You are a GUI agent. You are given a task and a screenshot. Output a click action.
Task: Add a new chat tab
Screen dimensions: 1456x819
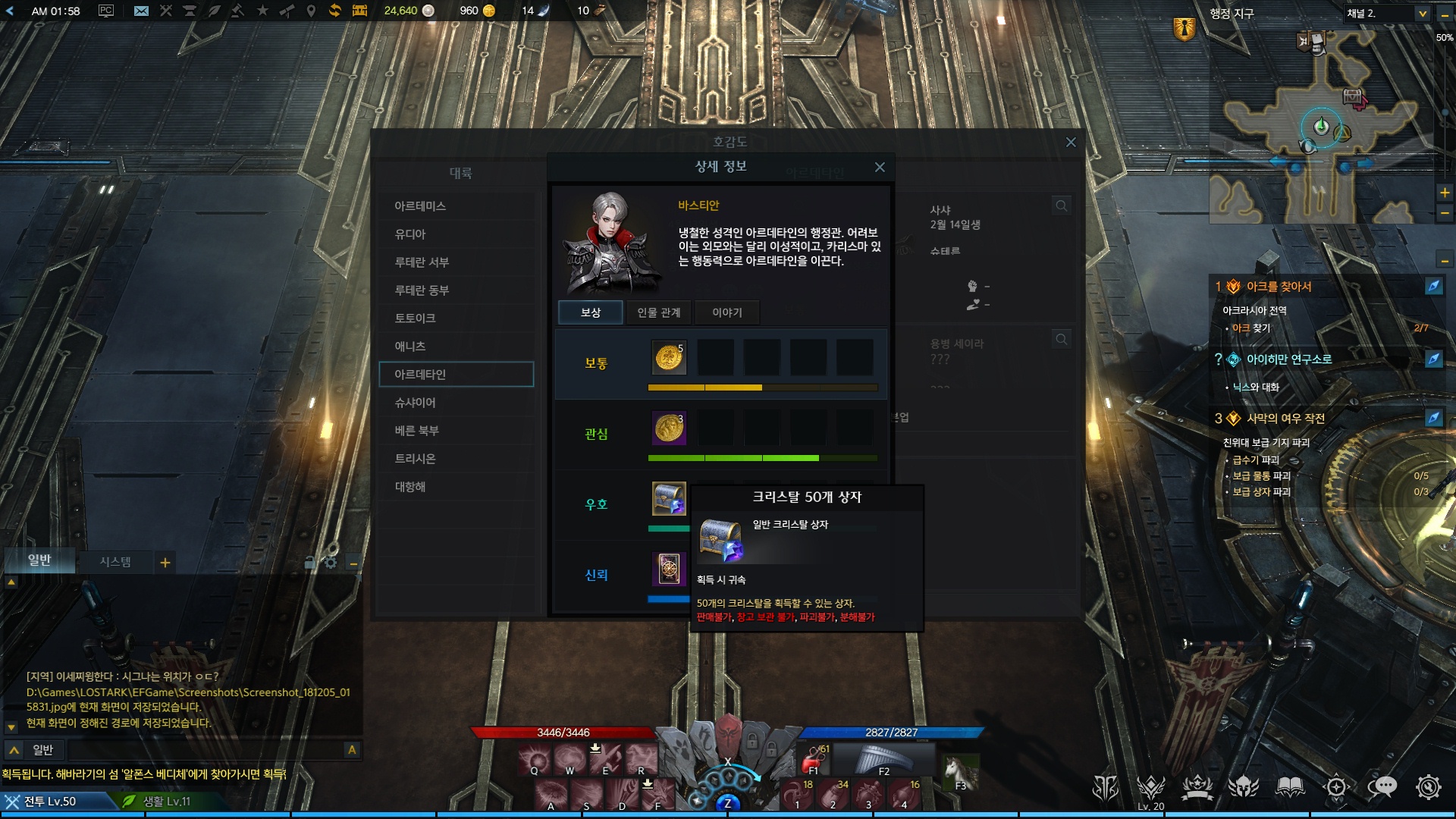[165, 563]
